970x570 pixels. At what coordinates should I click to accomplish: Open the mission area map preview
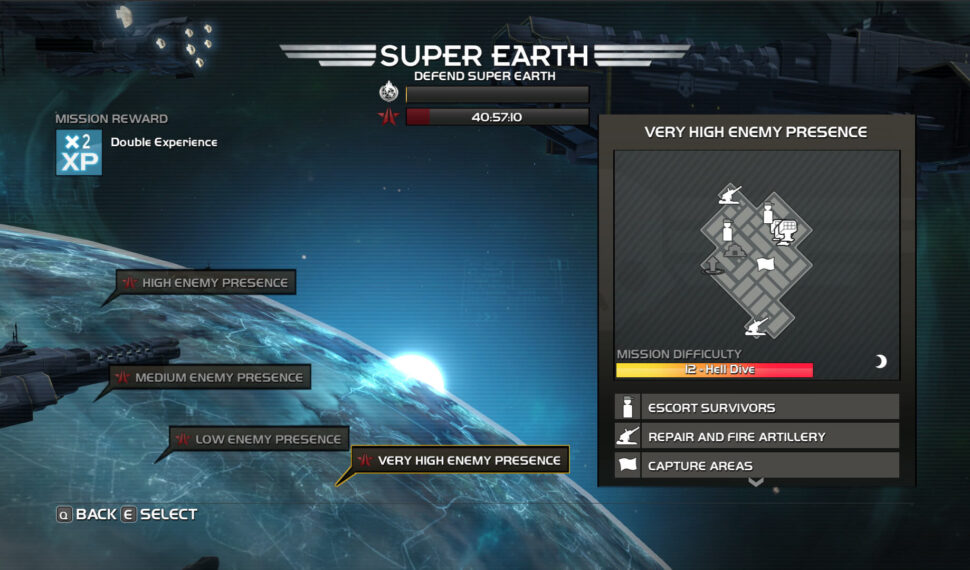click(x=756, y=255)
